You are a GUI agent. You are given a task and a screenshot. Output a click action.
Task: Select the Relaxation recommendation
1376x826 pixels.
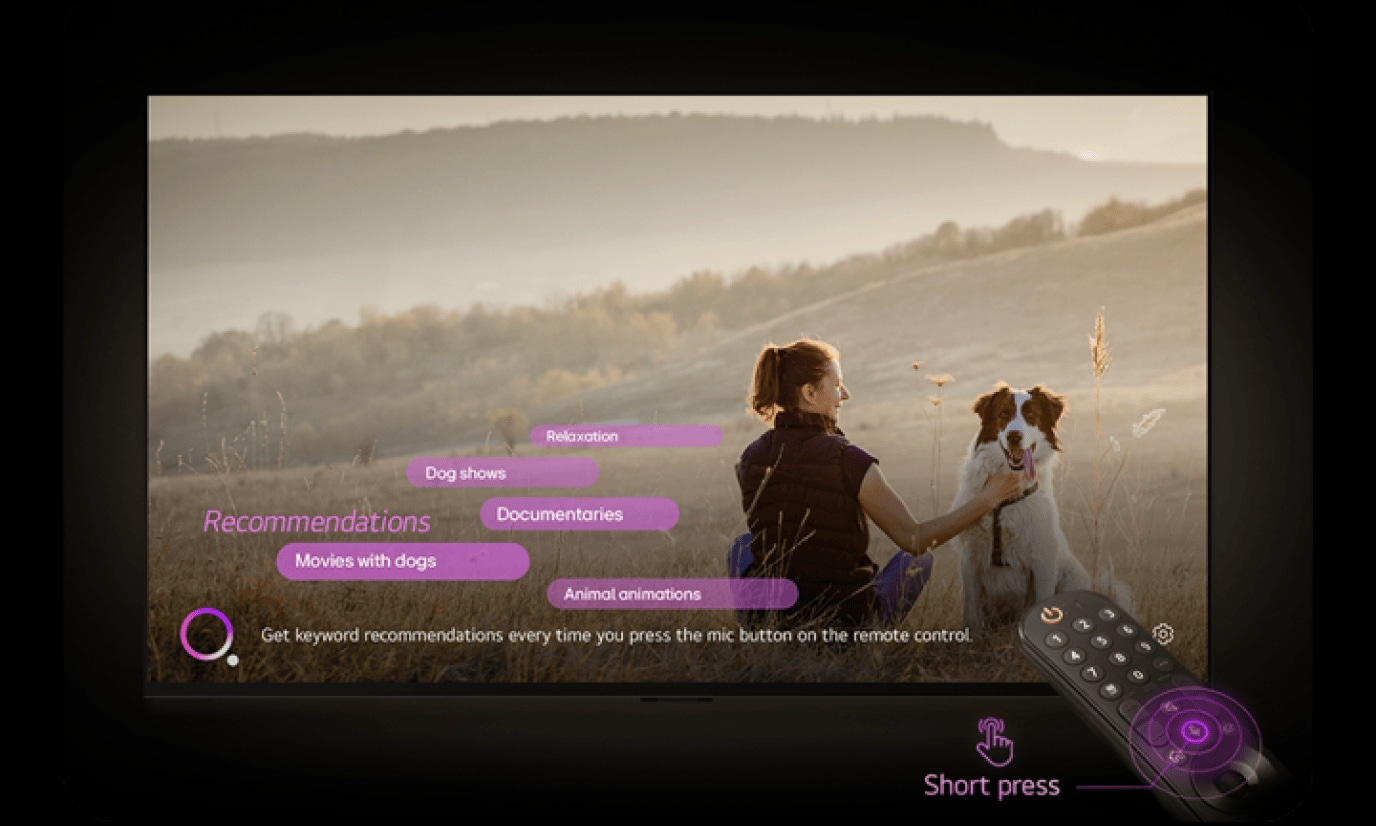click(625, 436)
